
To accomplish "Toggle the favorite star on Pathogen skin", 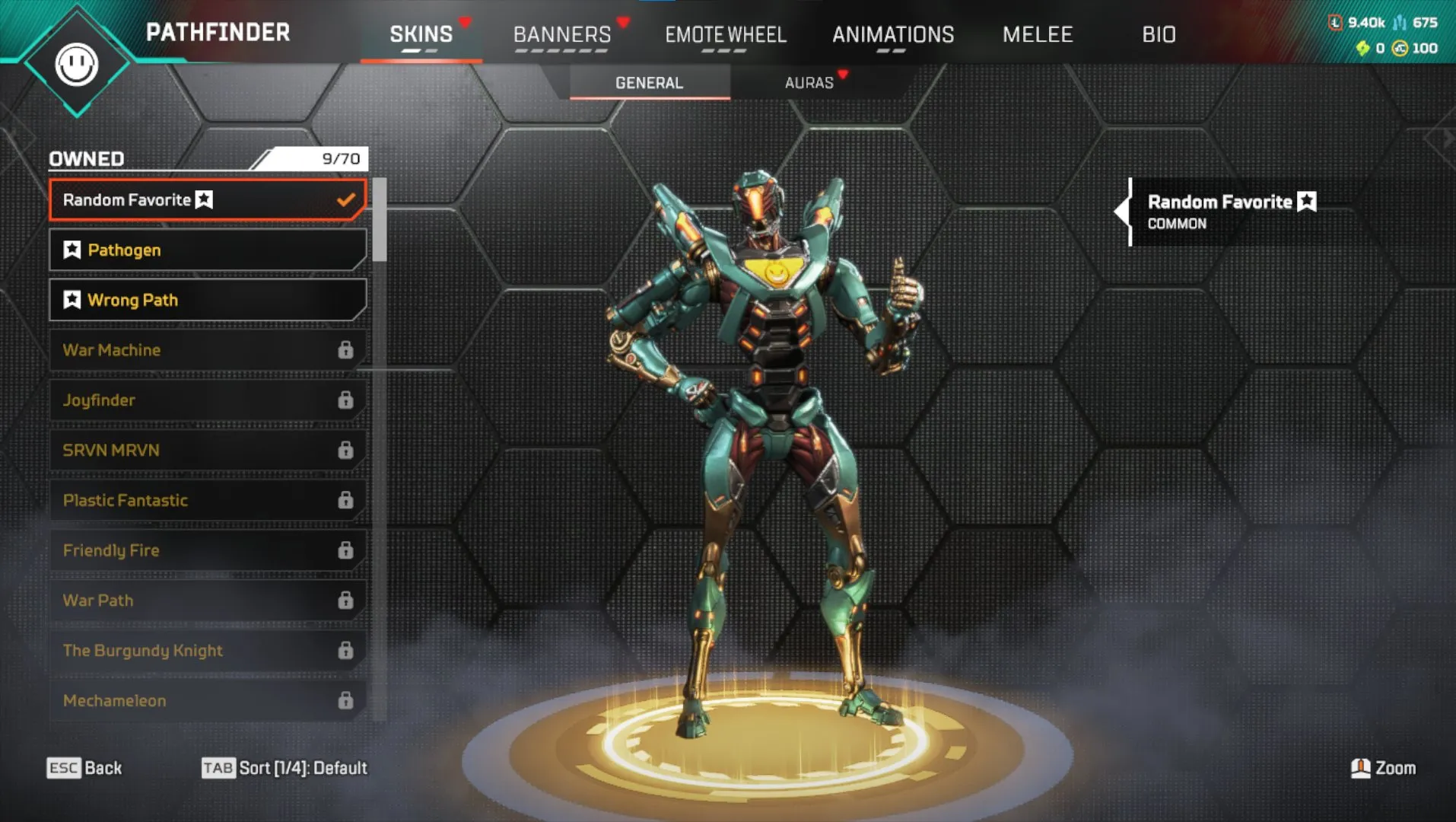I will click(71, 249).
